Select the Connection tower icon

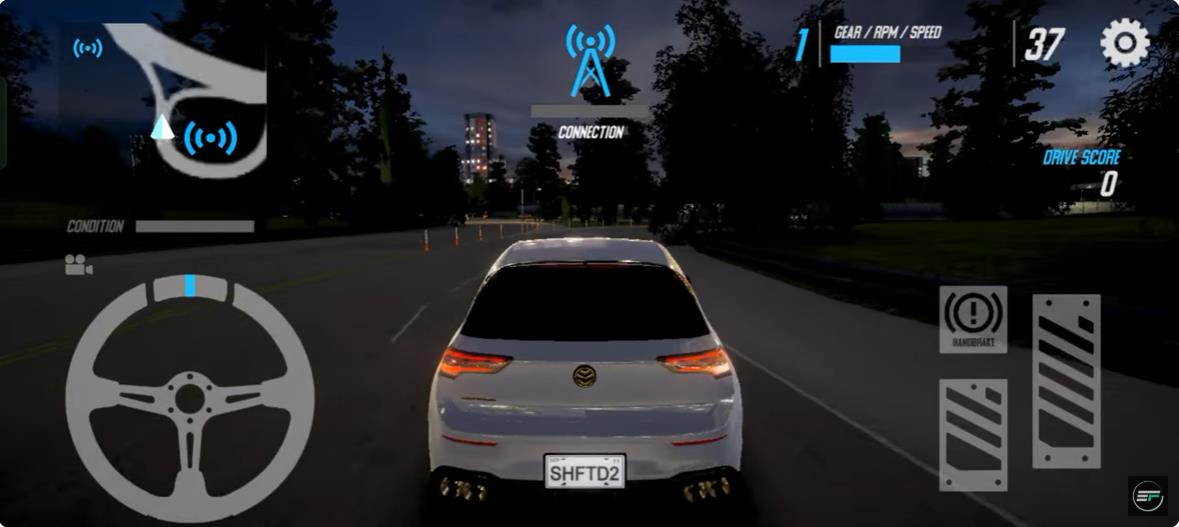[591, 62]
